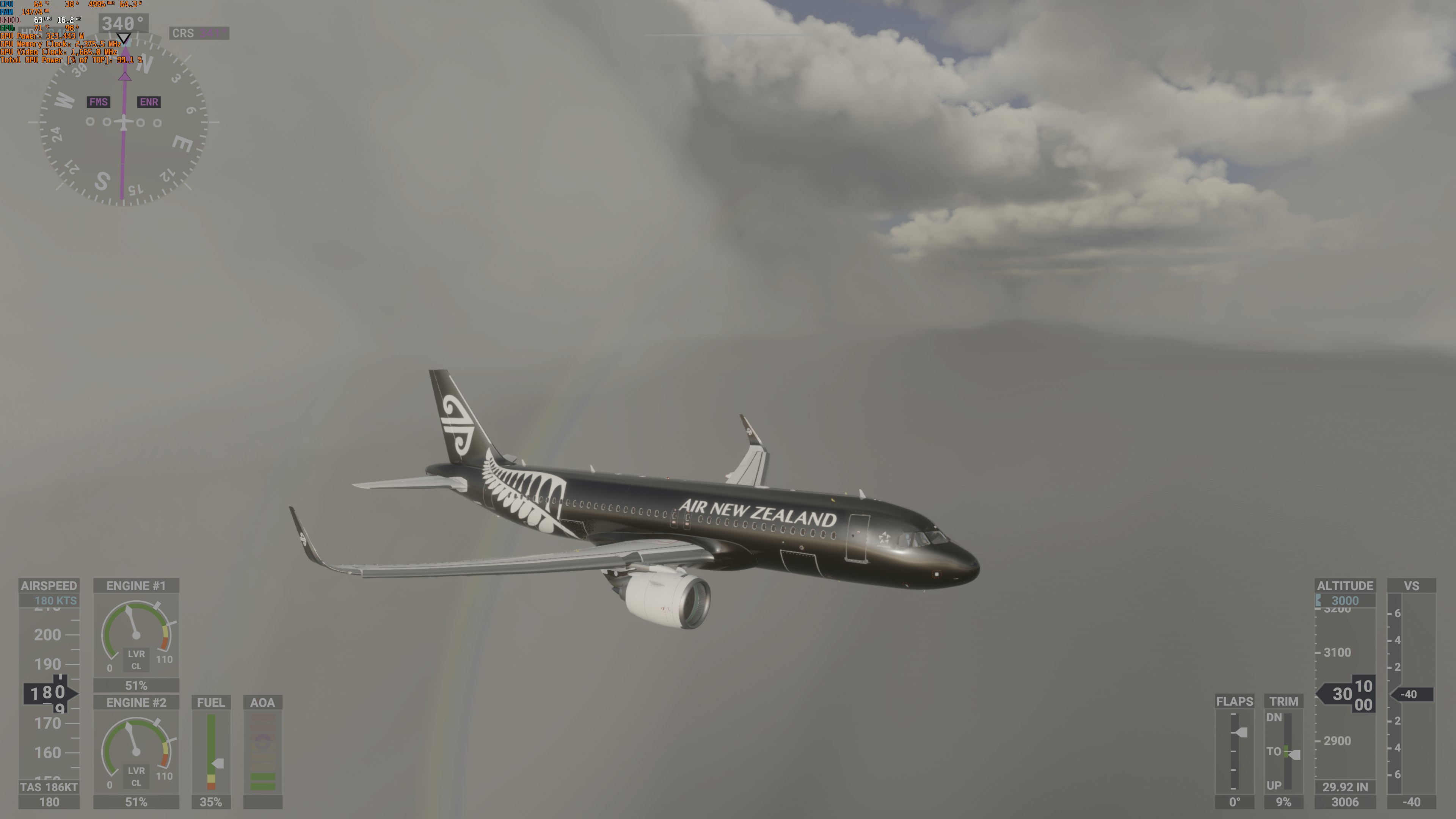Click the 340° heading readout
Viewport: 1456px width, 819px height.
click(x=123, y=23)
